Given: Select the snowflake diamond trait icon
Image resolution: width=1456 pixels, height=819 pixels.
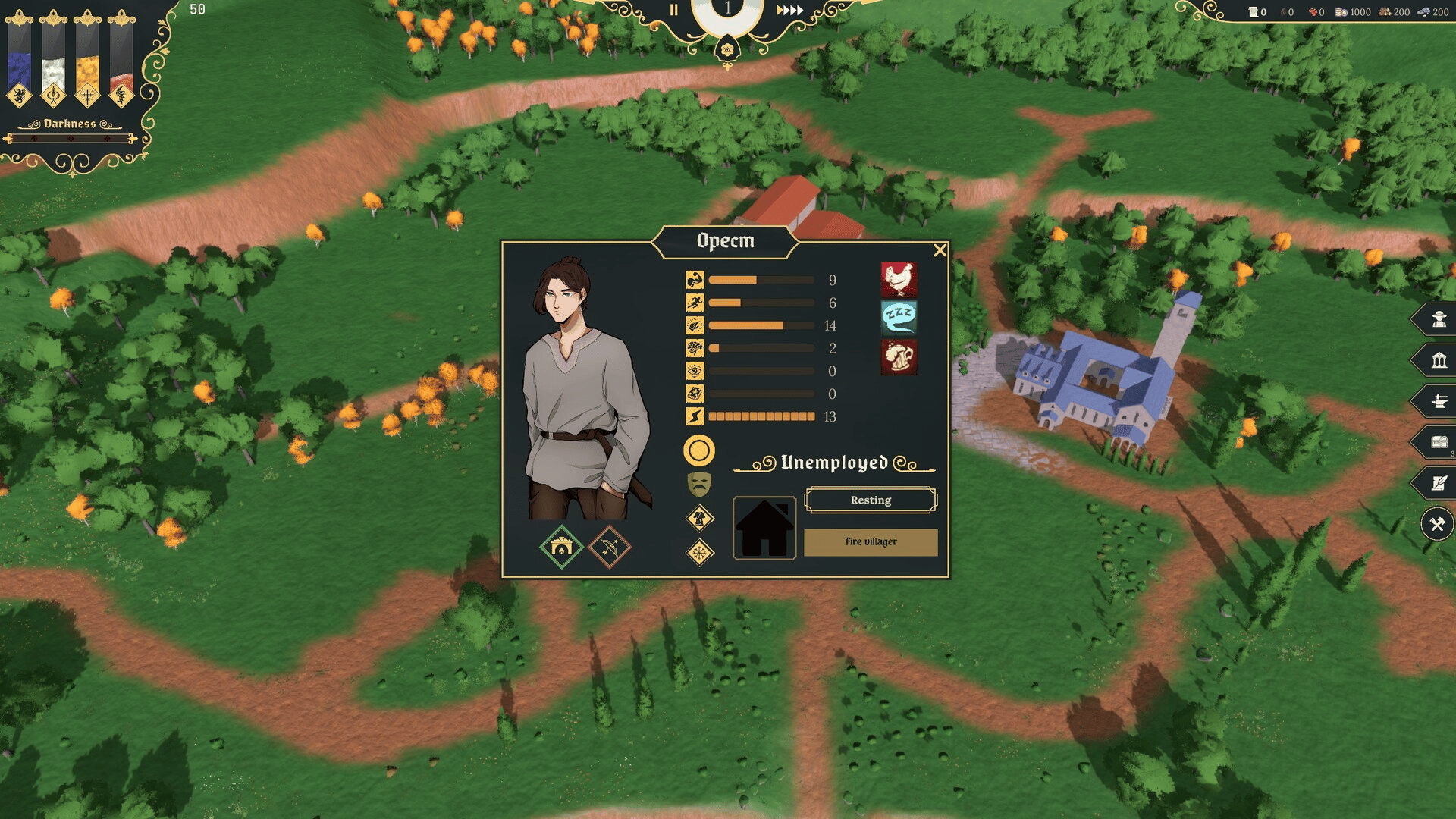Looking at the screenshot, I should [700, 552].
